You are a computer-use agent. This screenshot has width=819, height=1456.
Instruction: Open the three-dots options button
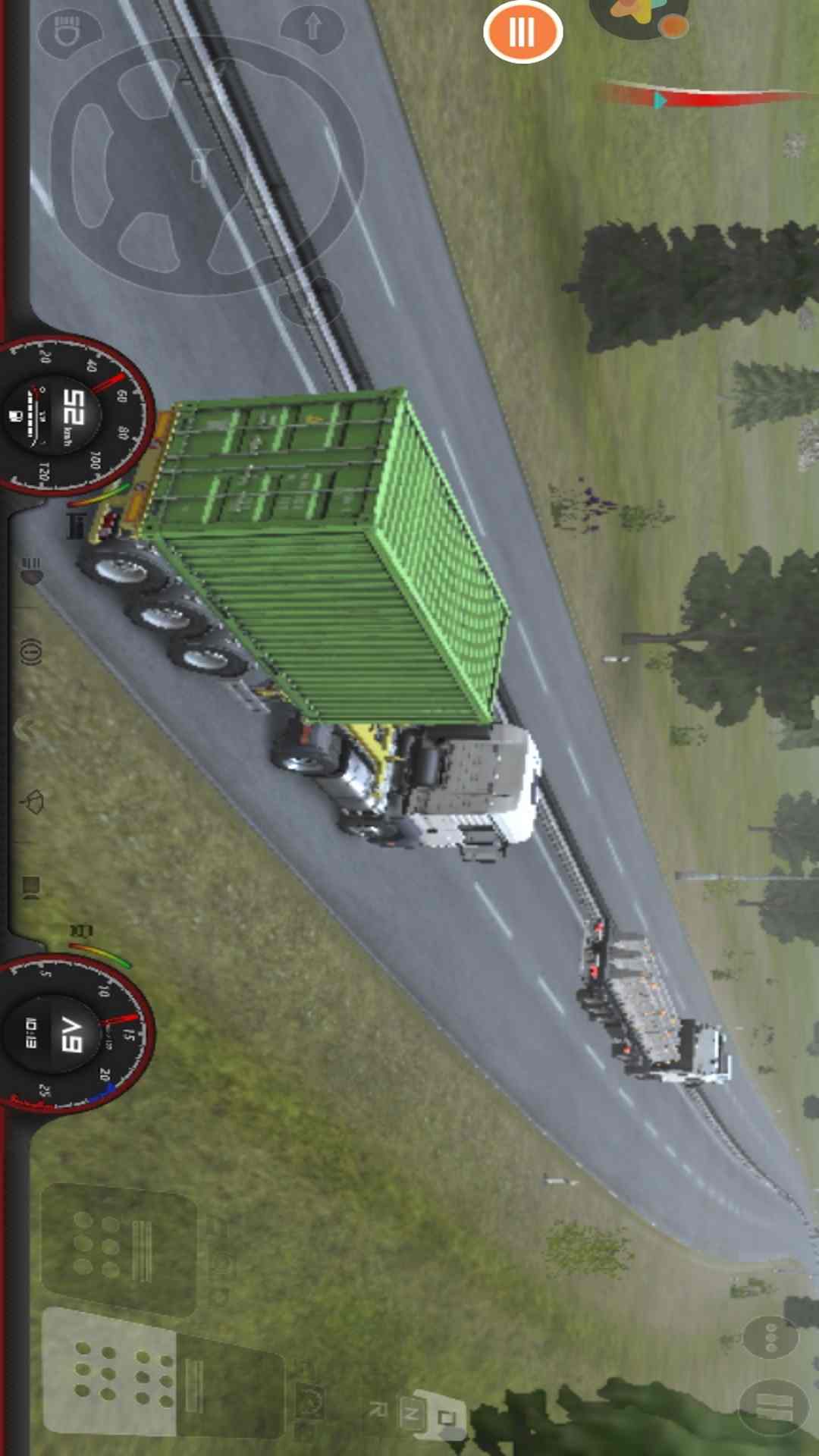tap(770, 1338)
